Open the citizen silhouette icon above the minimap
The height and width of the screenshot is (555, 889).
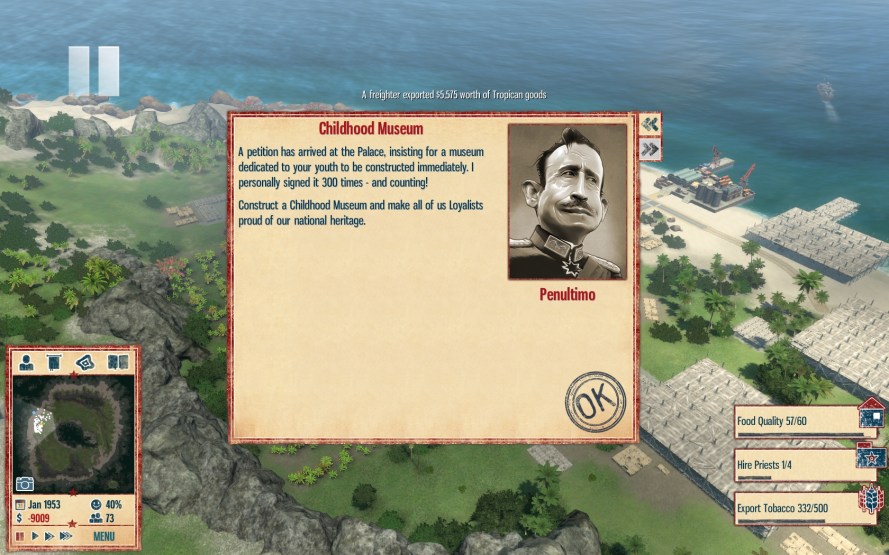27,362
